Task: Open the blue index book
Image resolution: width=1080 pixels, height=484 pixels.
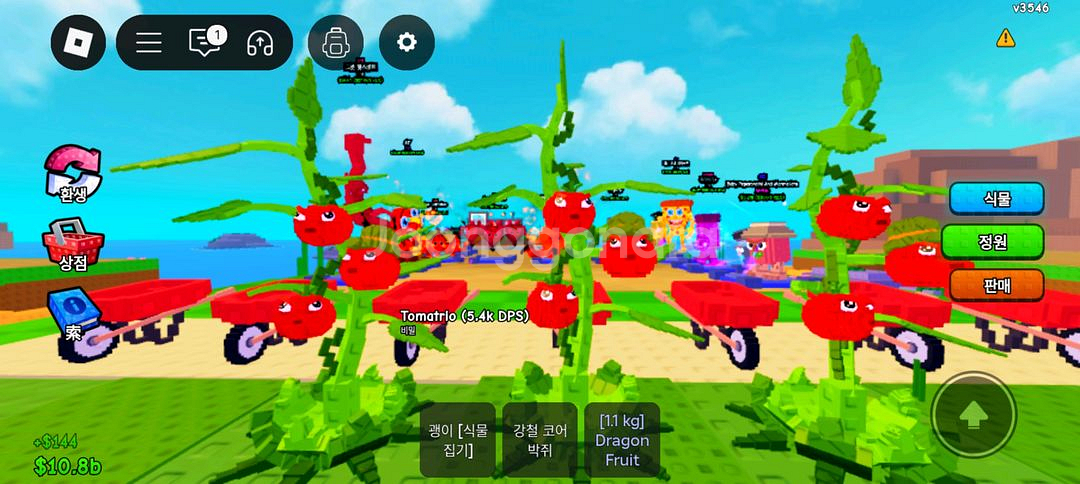Action: (x=73, y=312)
